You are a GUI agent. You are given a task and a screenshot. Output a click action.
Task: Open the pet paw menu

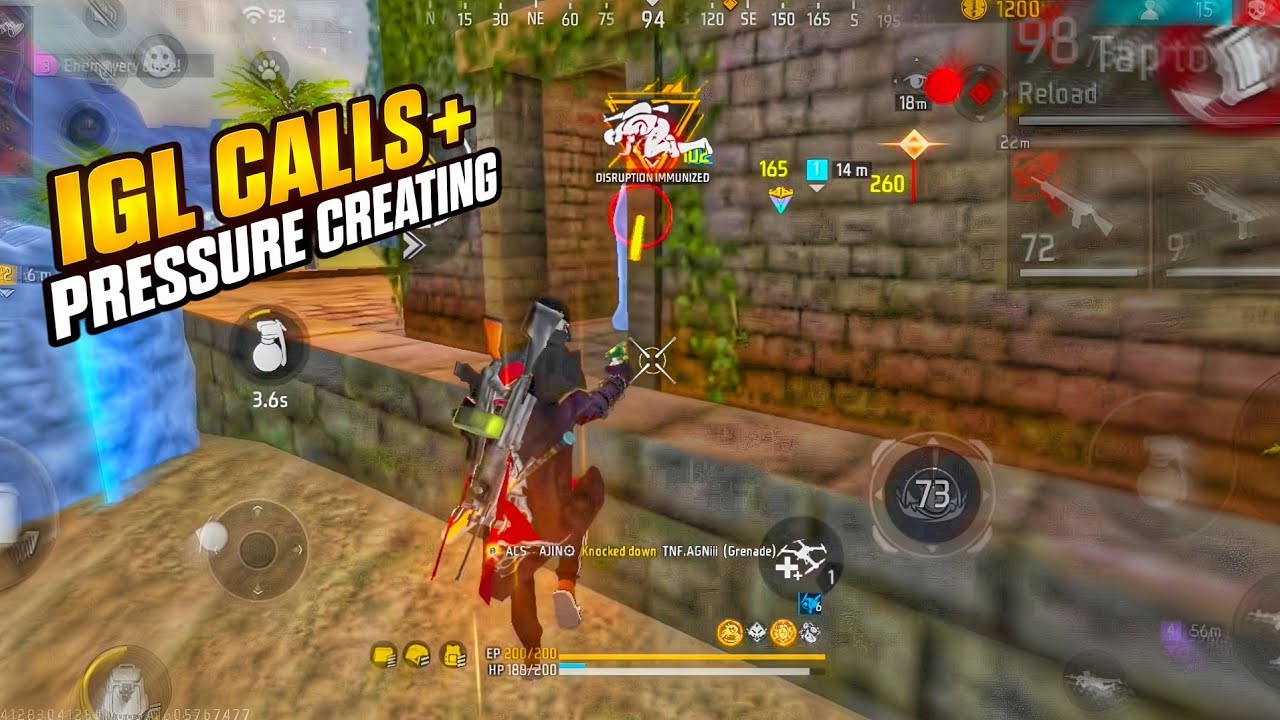(x=269, y=67)
